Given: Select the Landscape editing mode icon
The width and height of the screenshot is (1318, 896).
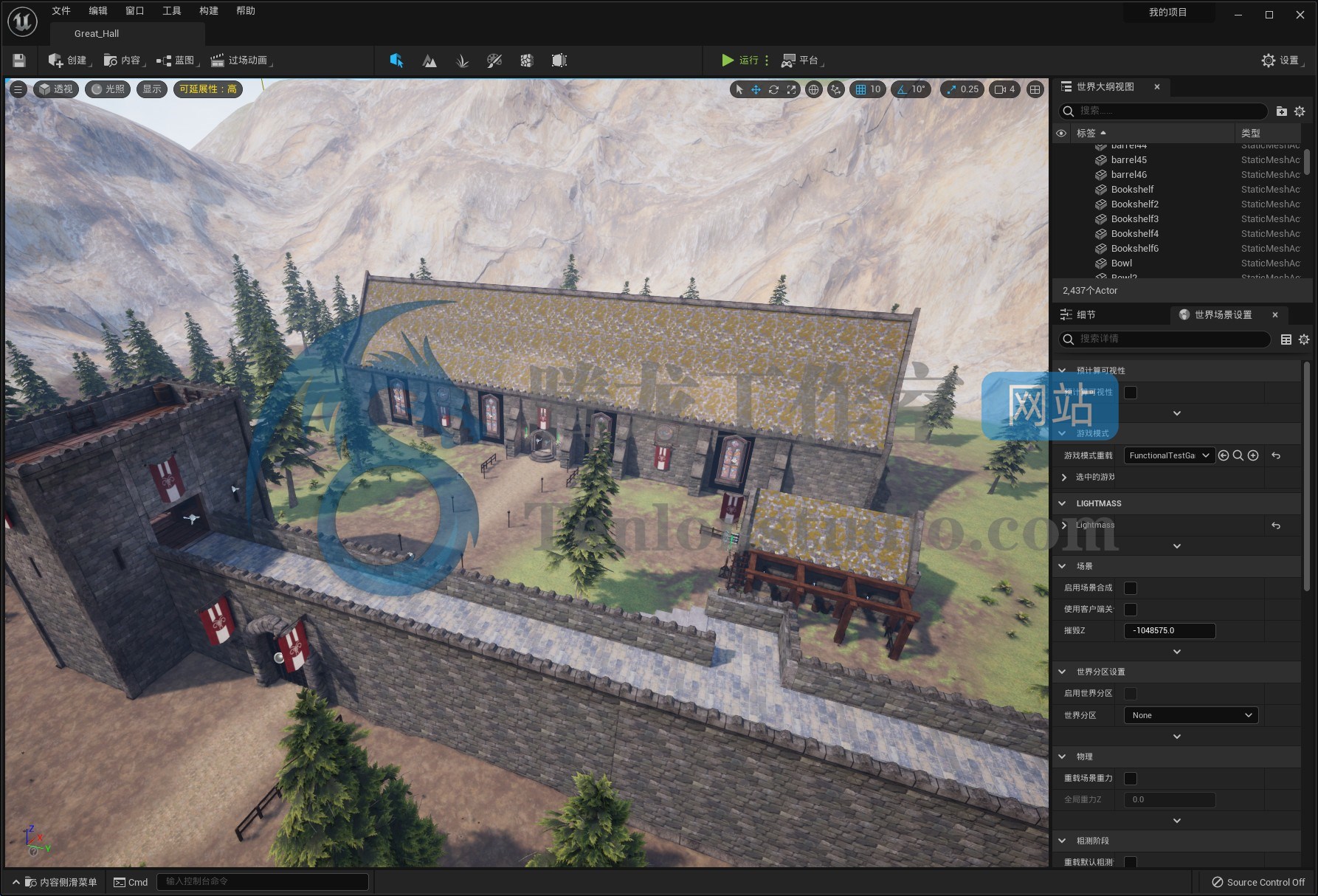Looking at the screenshot, I should (x=429, y=61).
